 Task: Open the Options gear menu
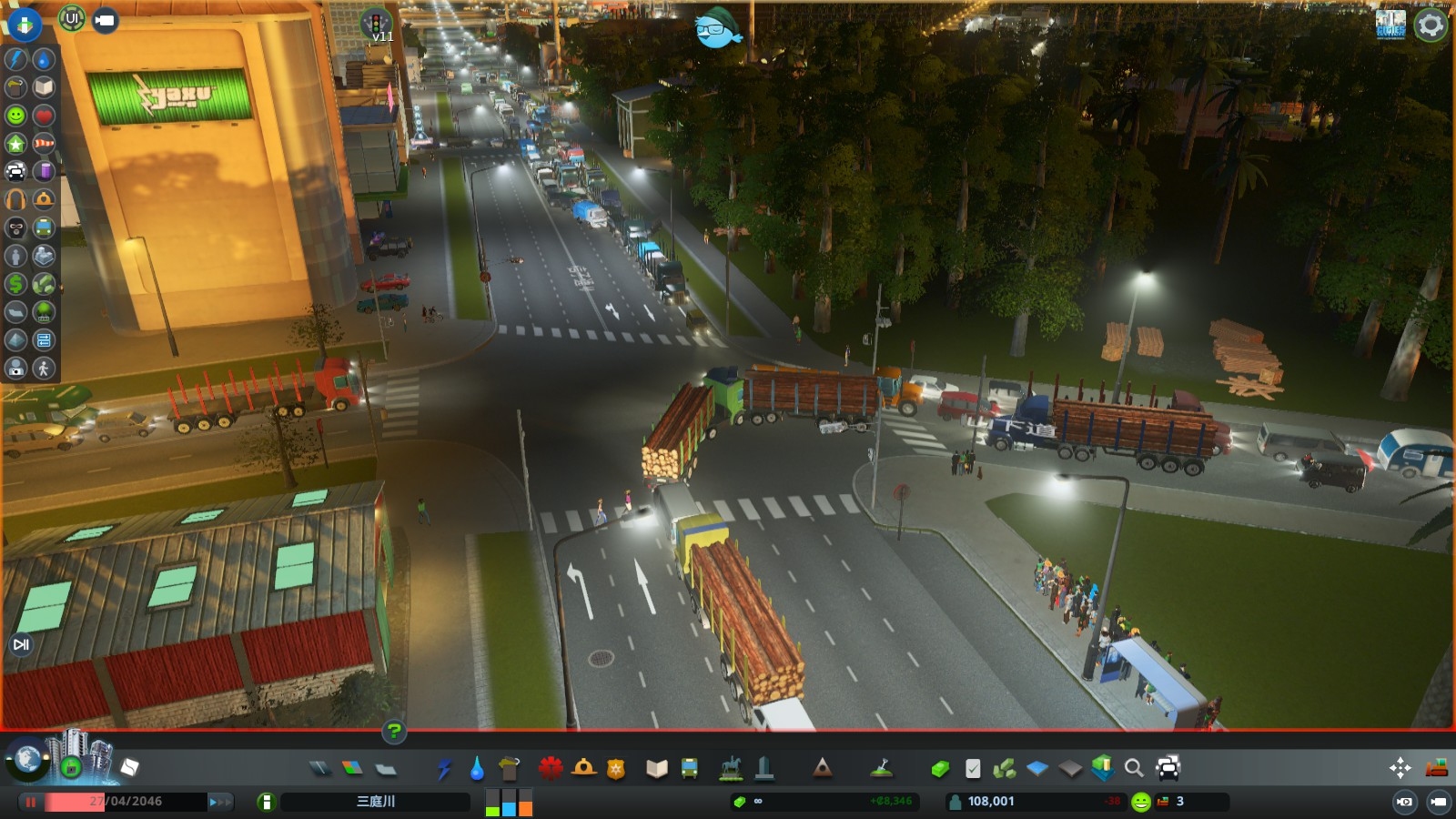pyautogui.click(x=1431, y=25)
